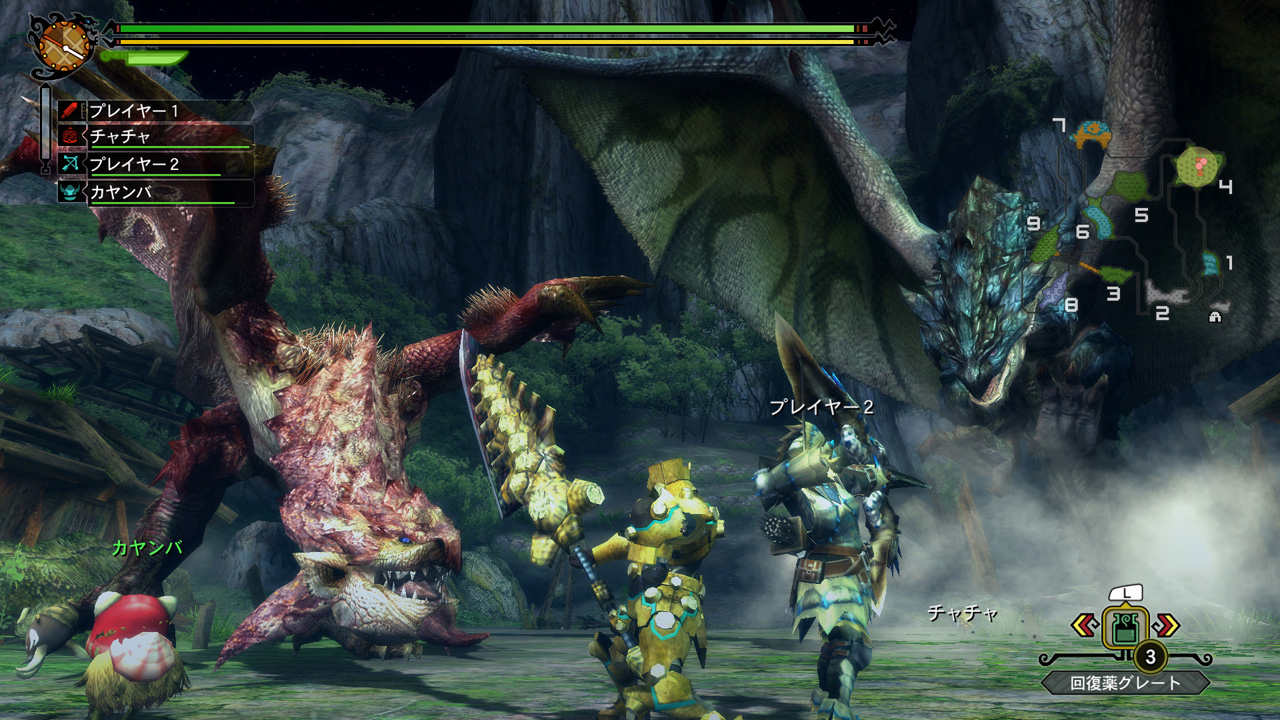Select area 5 on the minimap
Screen dimensions: 1280x720
tap(1129, 187)
